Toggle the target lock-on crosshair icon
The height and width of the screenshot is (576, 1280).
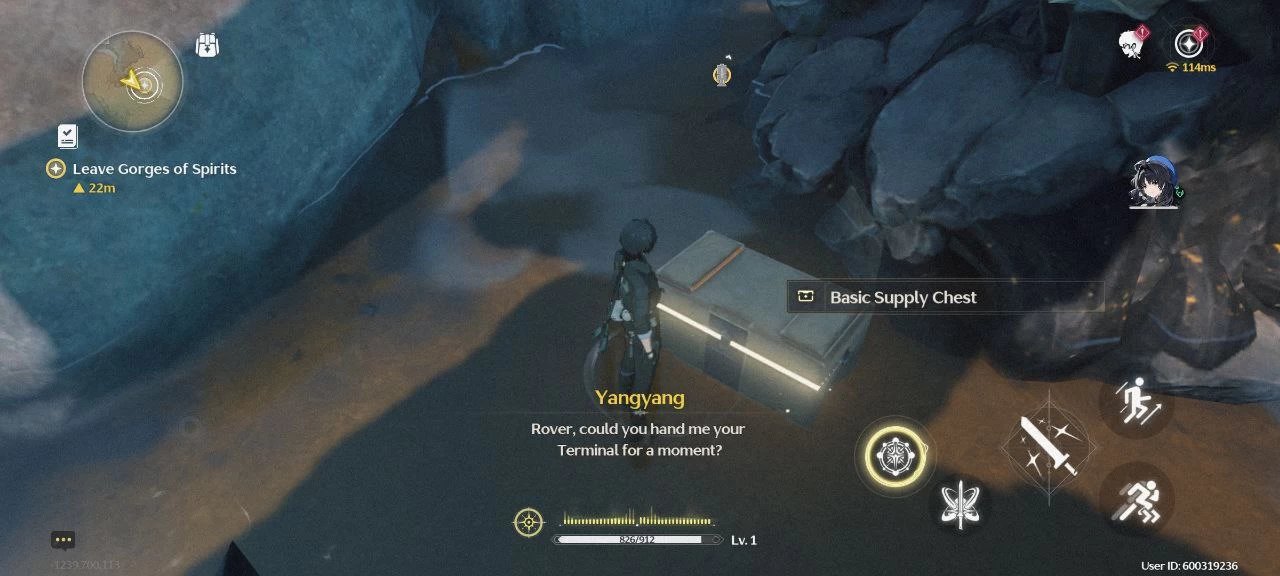click(528, 522)
